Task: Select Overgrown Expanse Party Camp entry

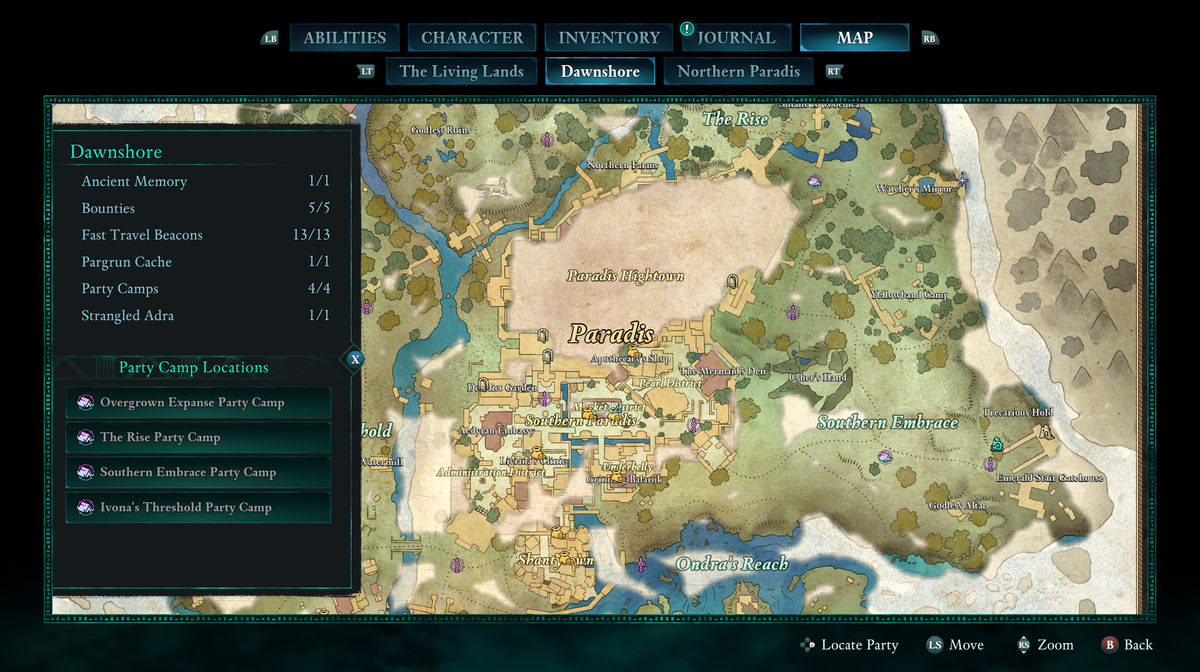Action: click(x=198, y=402)
